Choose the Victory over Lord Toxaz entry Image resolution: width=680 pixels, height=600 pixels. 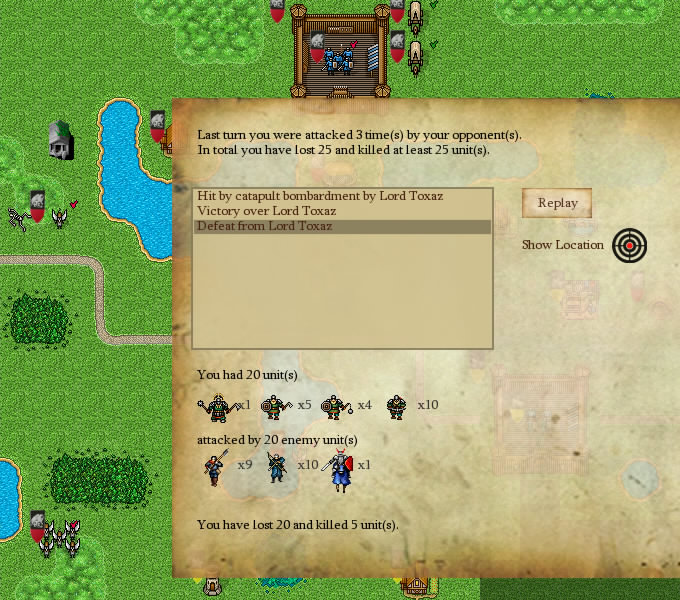point(266,211)
